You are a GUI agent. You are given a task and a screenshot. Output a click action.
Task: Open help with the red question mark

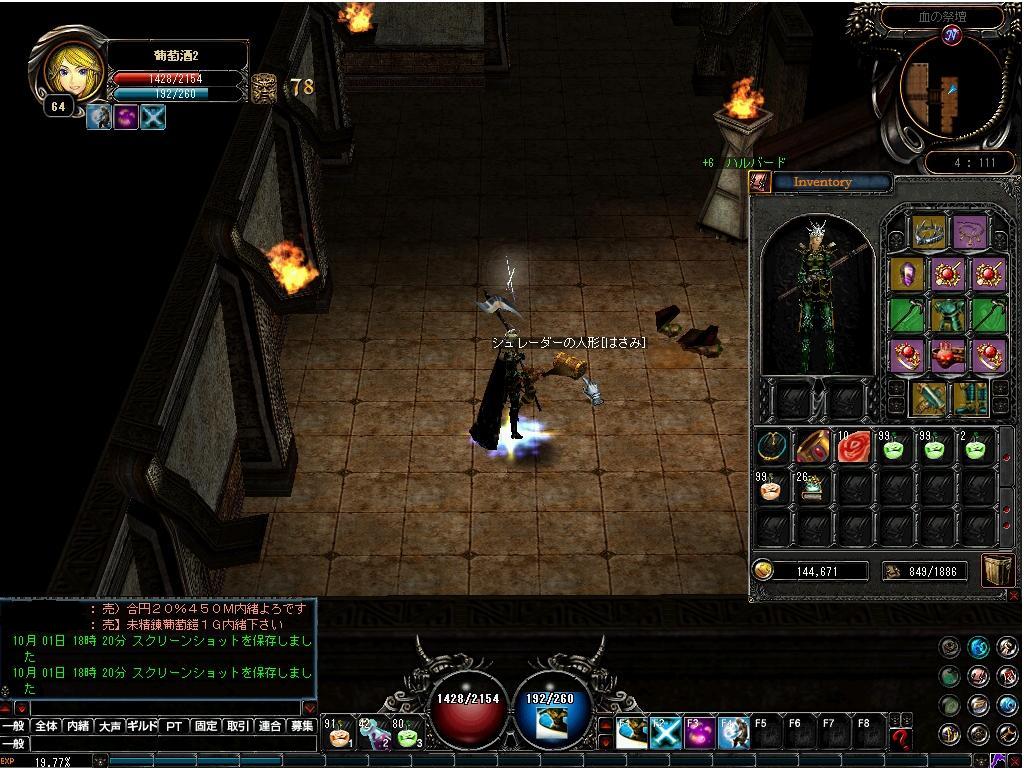[x=901, y=739]
